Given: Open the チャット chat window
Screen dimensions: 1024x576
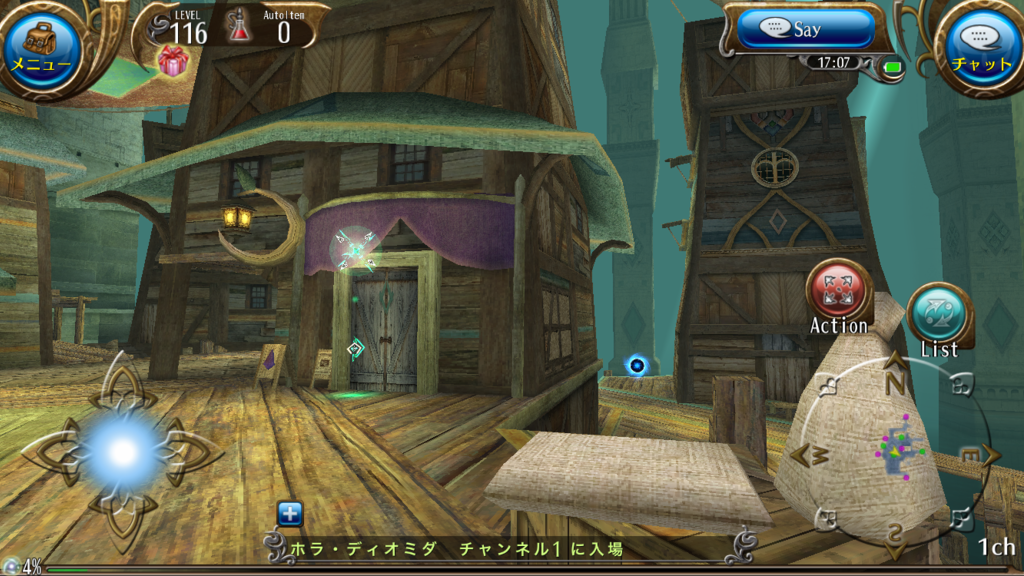Looking at the screenshot, I should pyautogui.click(x=980, y=46).
